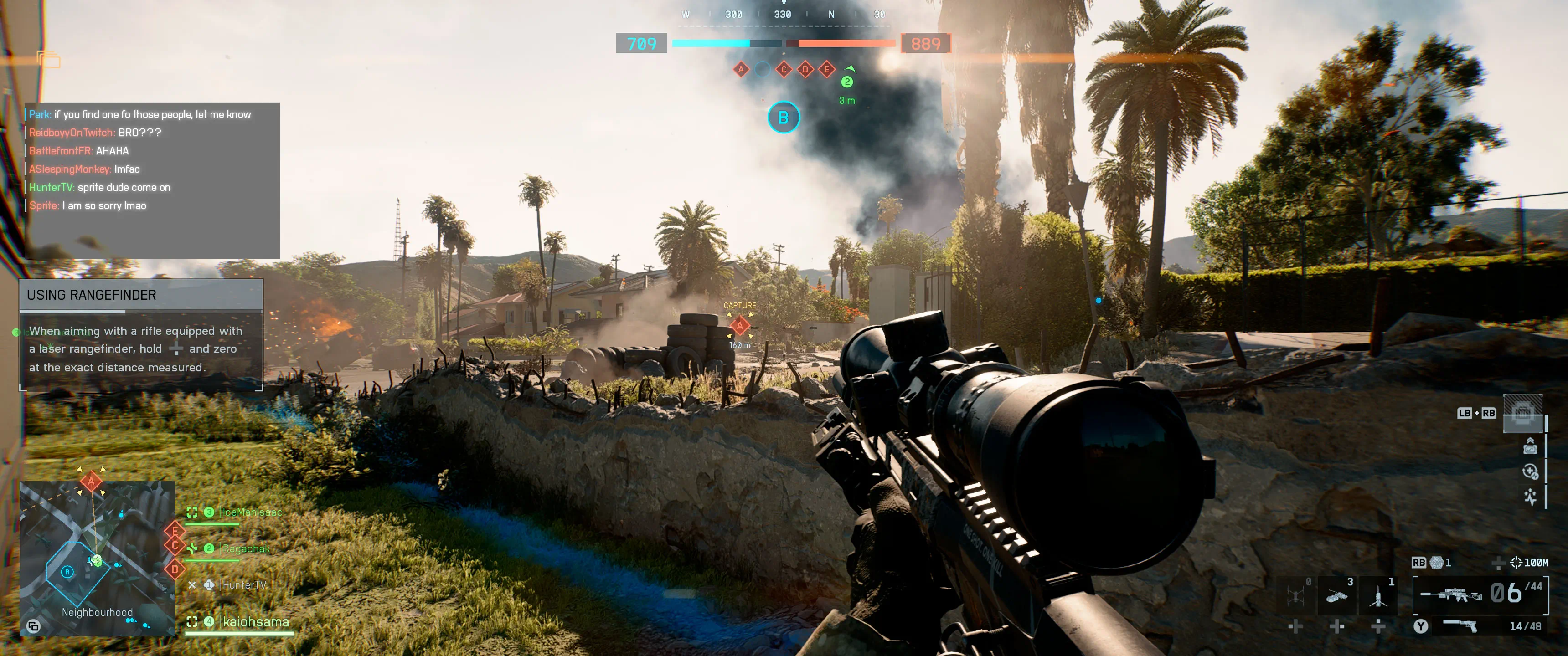Click the ammo crate call-in icon
The image size is (1568, 656).
coord(1522,413)
